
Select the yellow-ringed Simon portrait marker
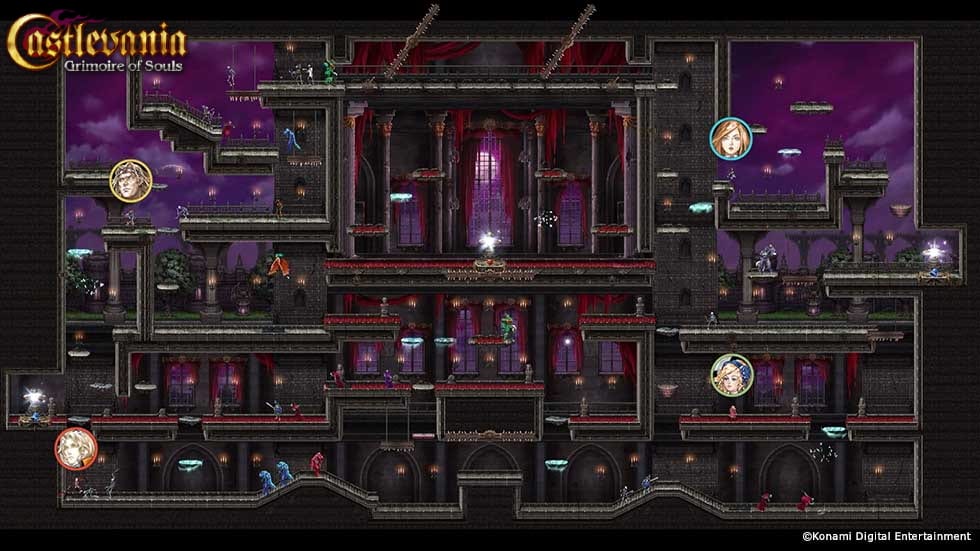click(131, 181)
